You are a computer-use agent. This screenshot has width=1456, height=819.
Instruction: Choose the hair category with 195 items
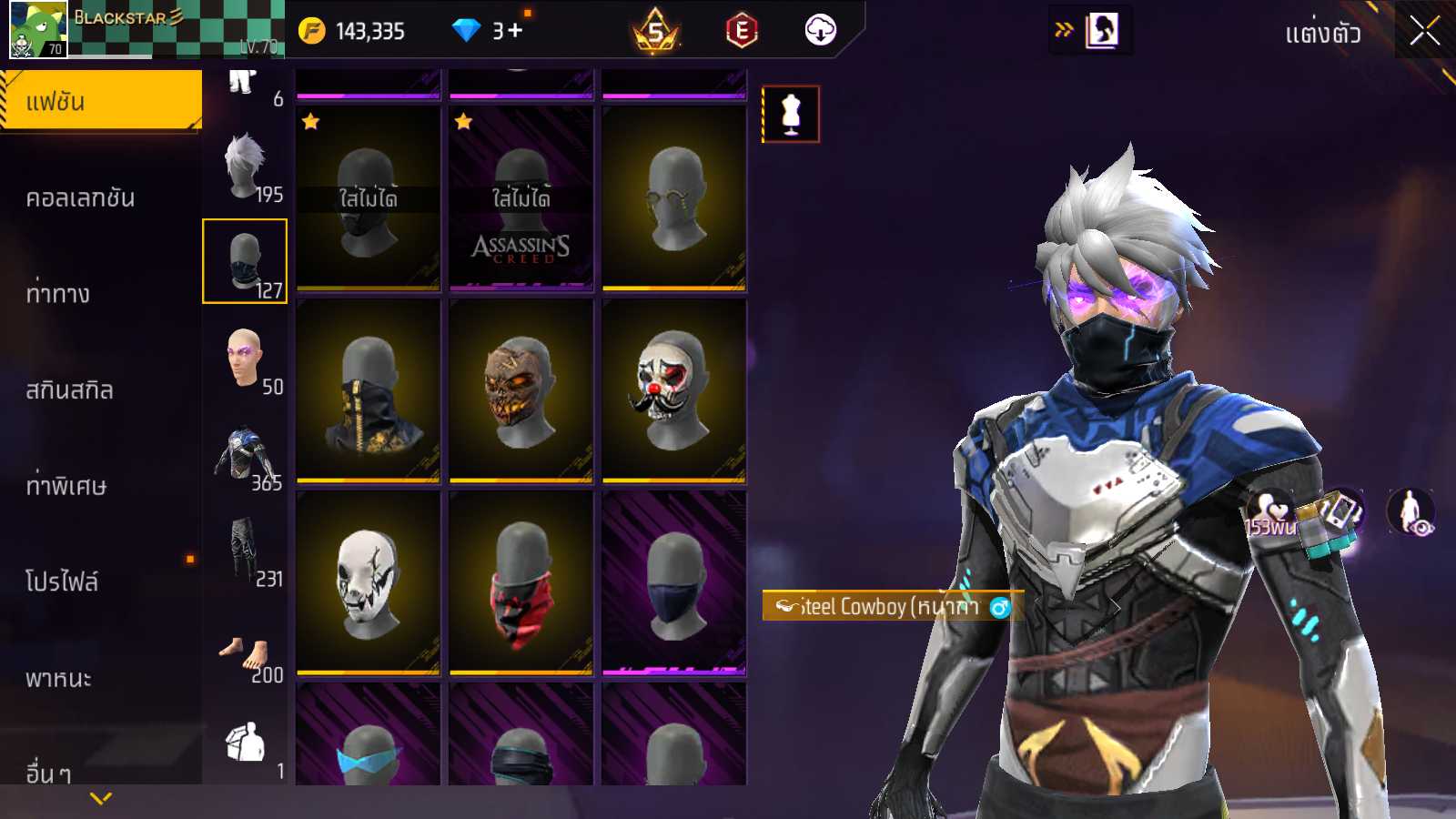coord(246,168)
